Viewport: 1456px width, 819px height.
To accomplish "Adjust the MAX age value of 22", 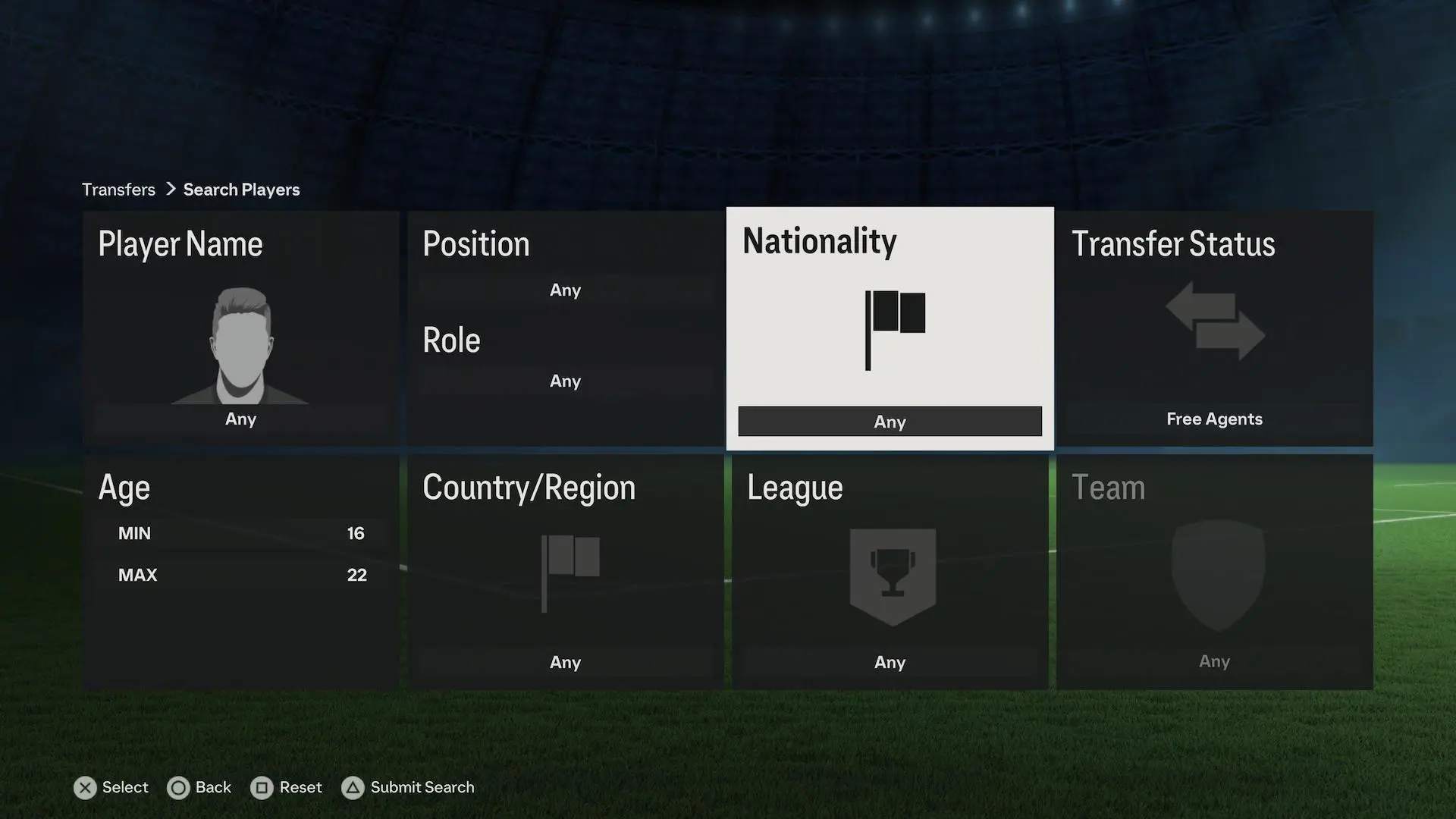I will [241, 575].
